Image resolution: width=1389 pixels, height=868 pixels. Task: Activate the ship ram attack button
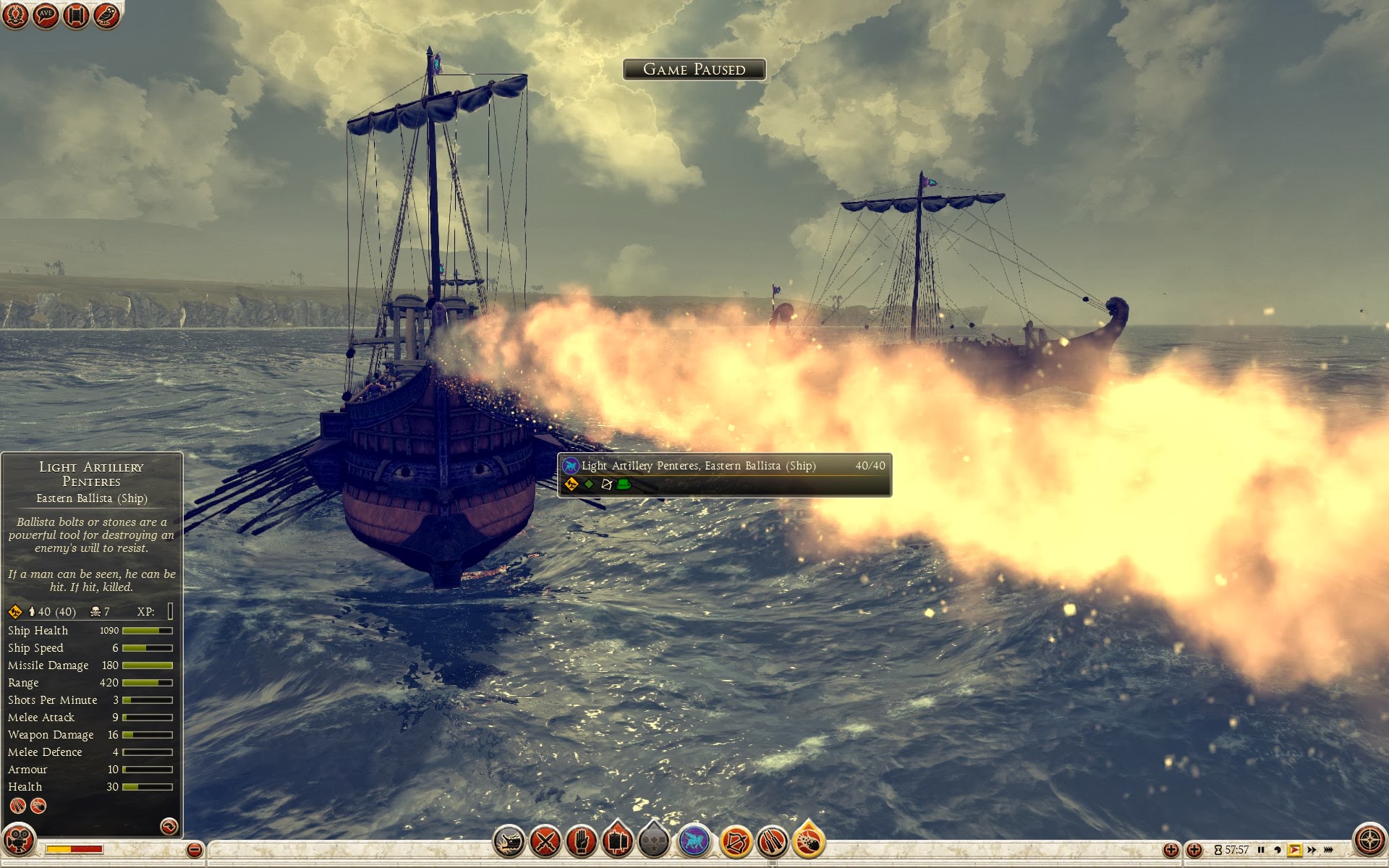tap(509, 842)
